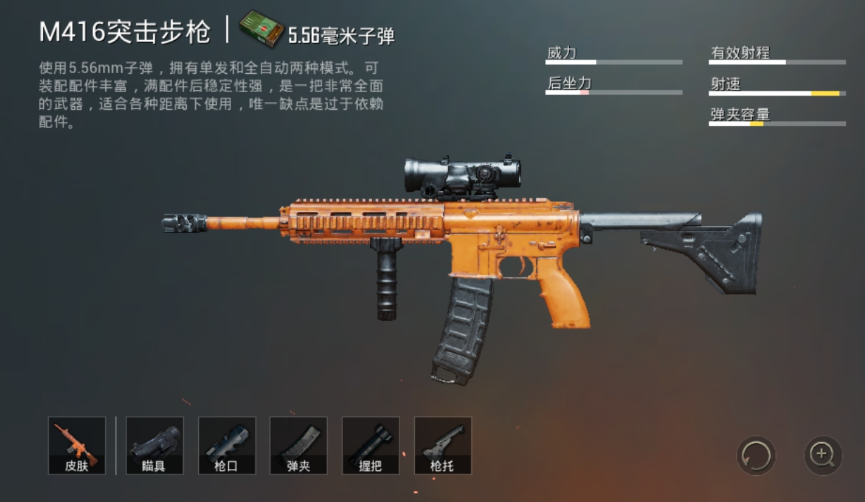The width and height of the screenshot is (865, 502).
Task: Choose the 枪口 muzzle attachment slot
Action: click(x=227, y=445)
